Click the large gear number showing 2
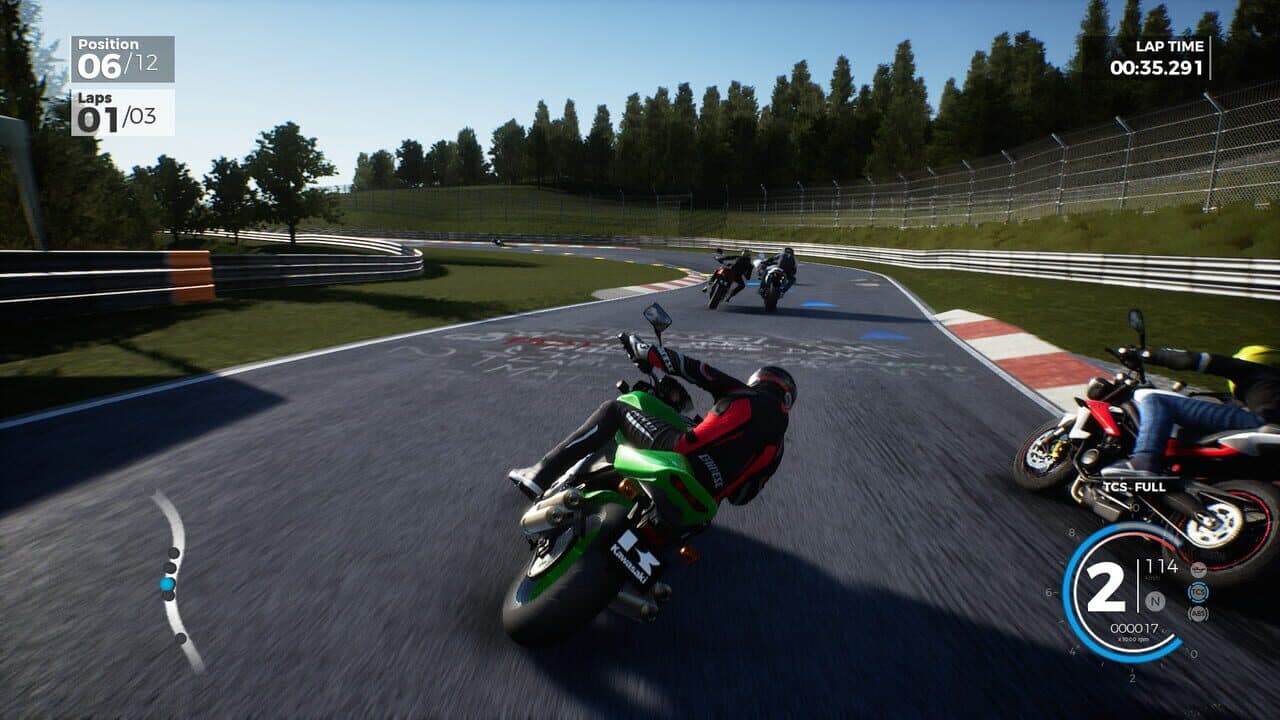1280x720 pixels. (x=1106, y=585)
